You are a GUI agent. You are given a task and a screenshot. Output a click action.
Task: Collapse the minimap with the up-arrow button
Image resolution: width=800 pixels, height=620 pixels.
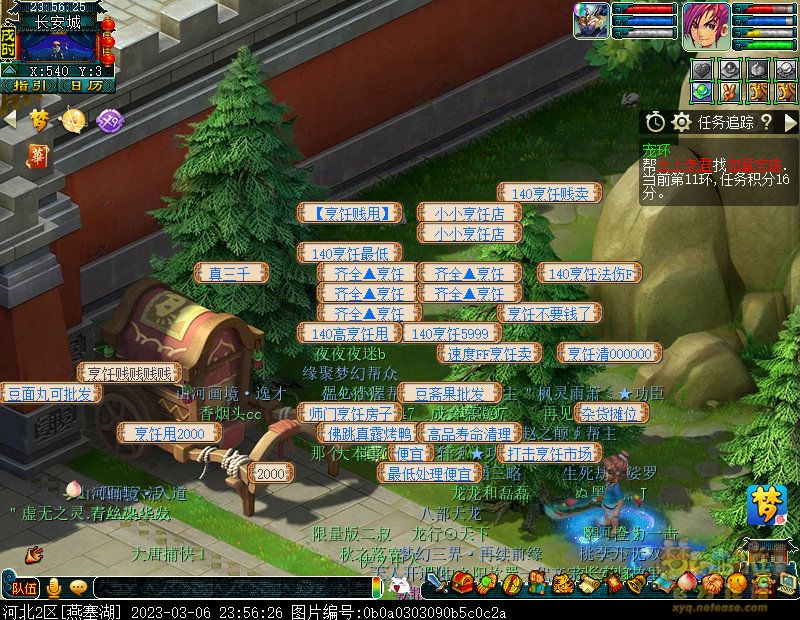pos(8,71)
